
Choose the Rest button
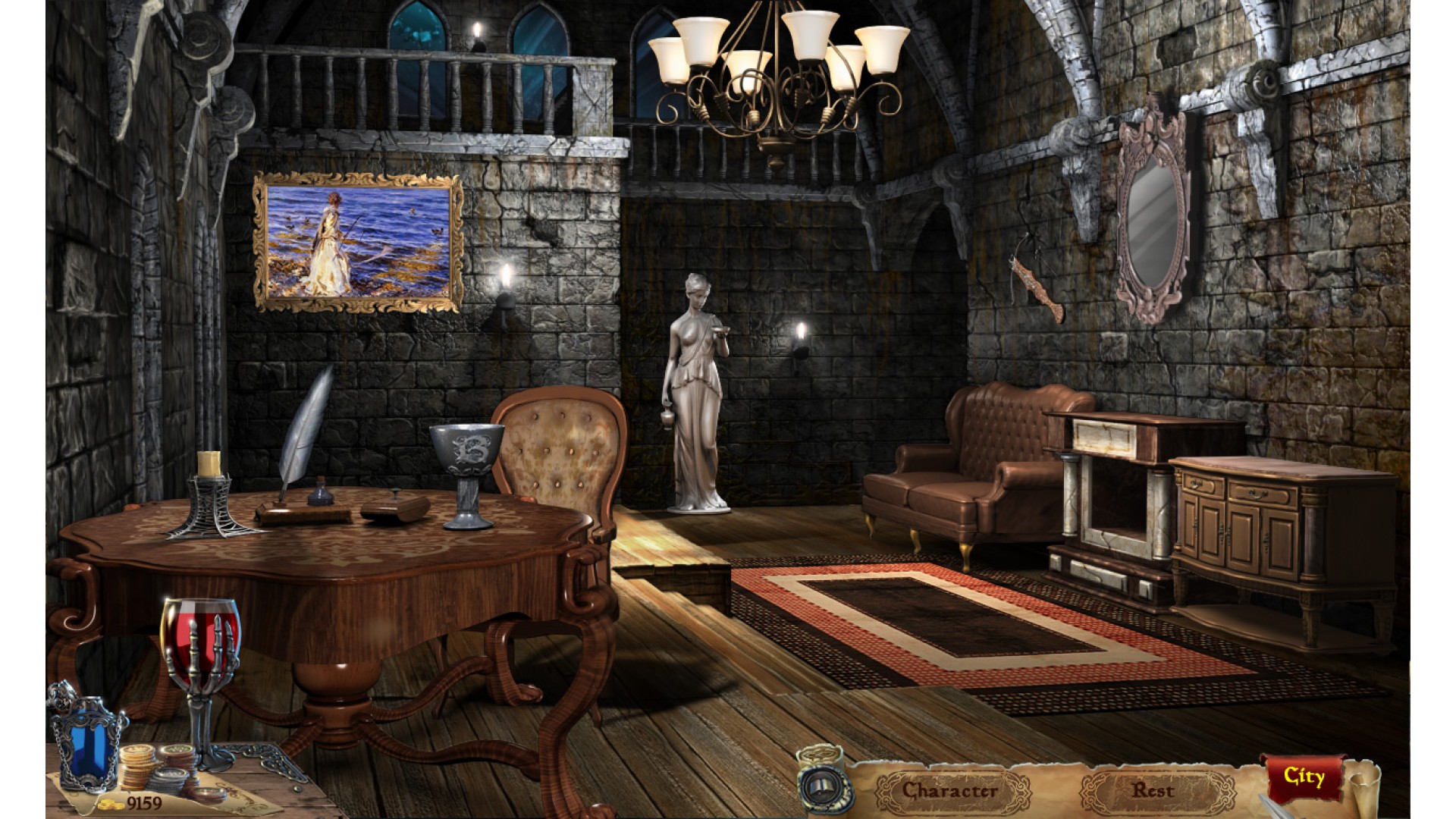coord(1153,790)
